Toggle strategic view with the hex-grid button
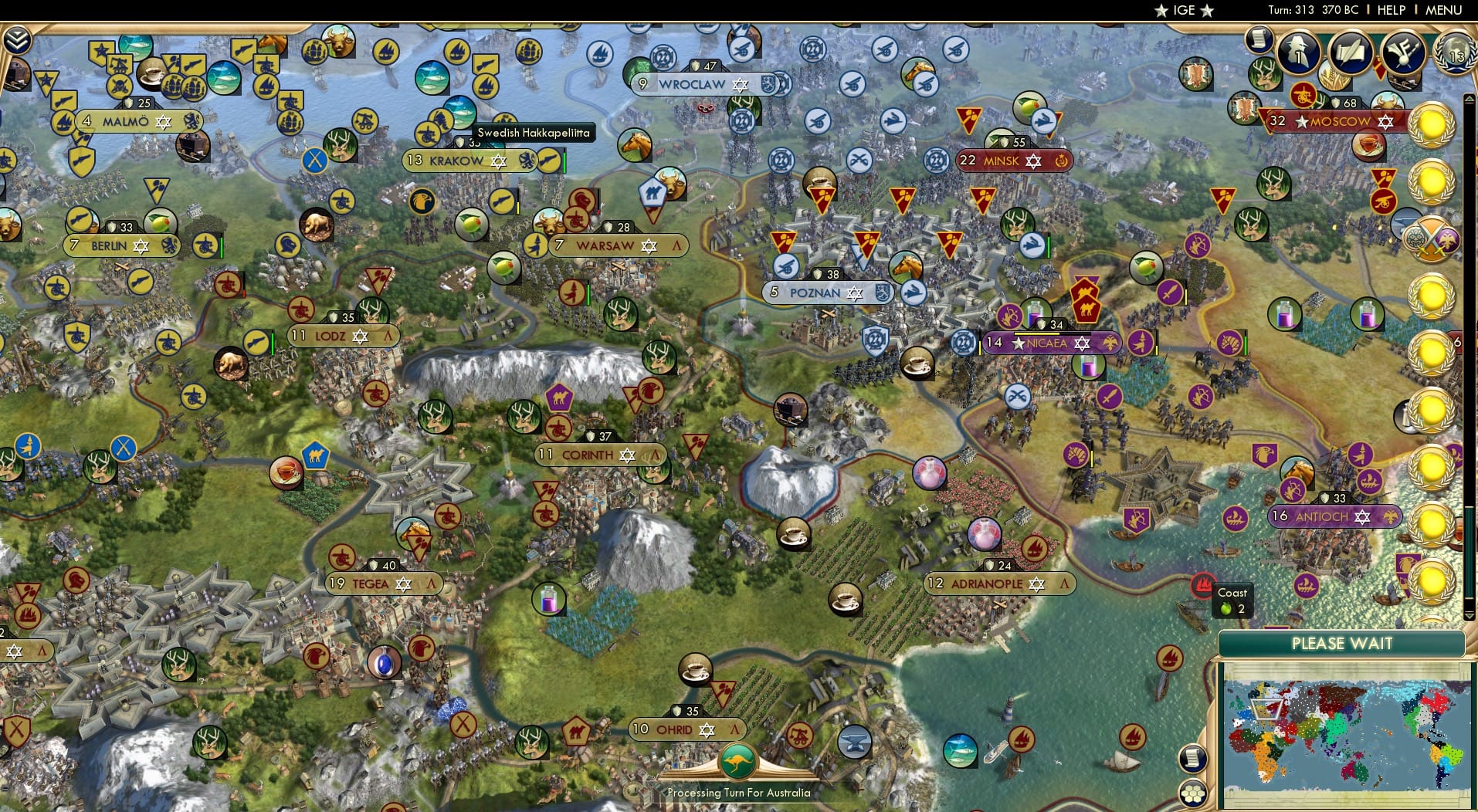 pyautogui.click(x=1194, y=793)
